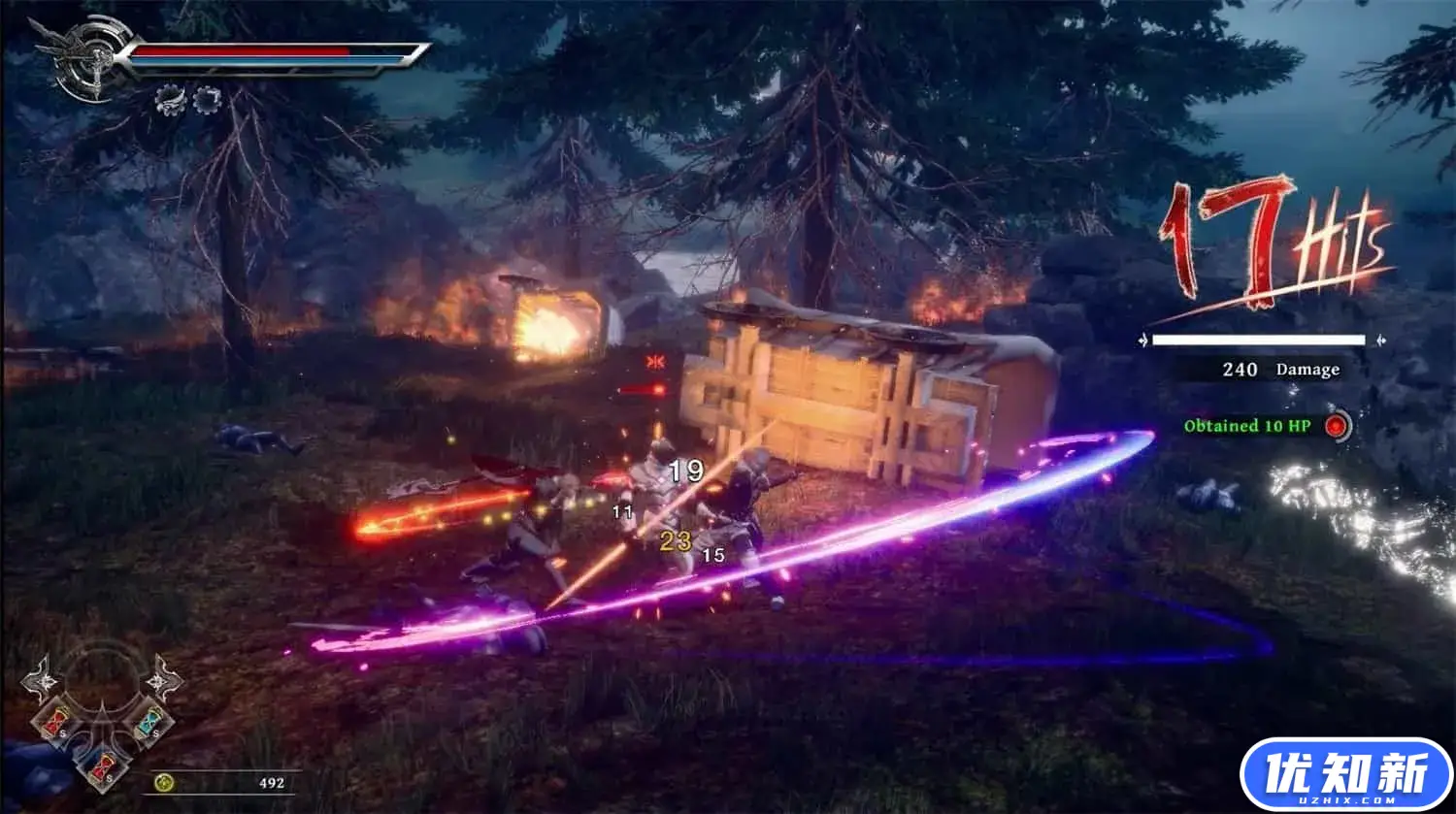Screen dimensions: 1456x814
Task: Click the right gear skill icon
Action: 208,99
